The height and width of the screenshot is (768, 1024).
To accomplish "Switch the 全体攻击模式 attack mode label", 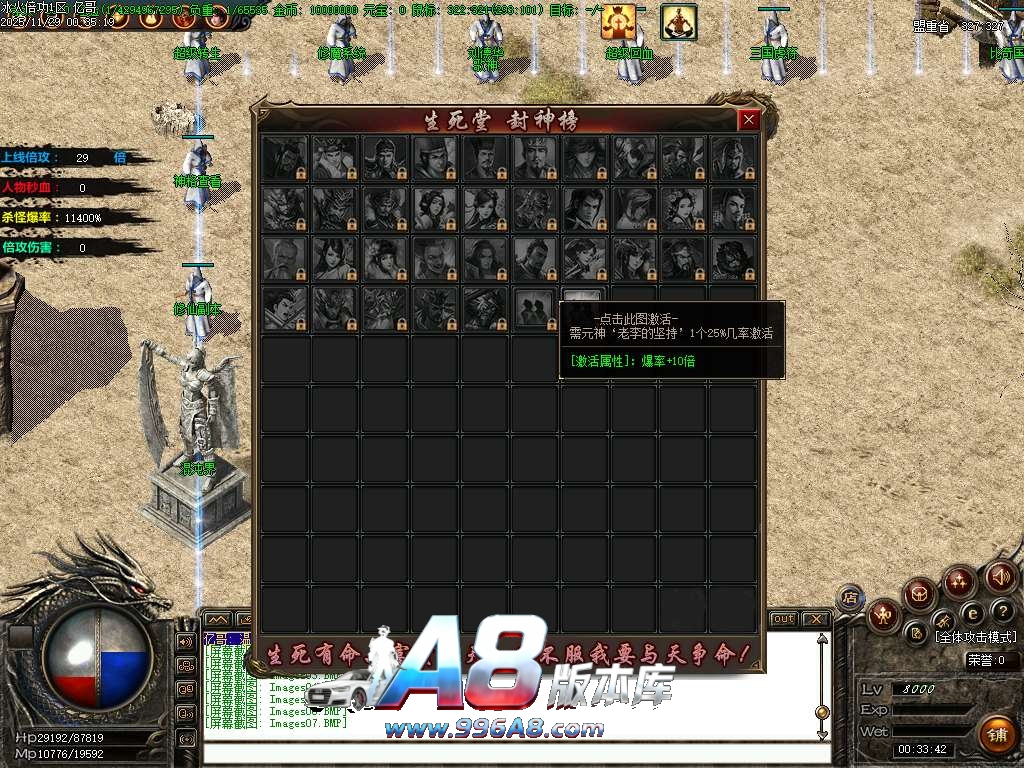I will click(975, 637).
